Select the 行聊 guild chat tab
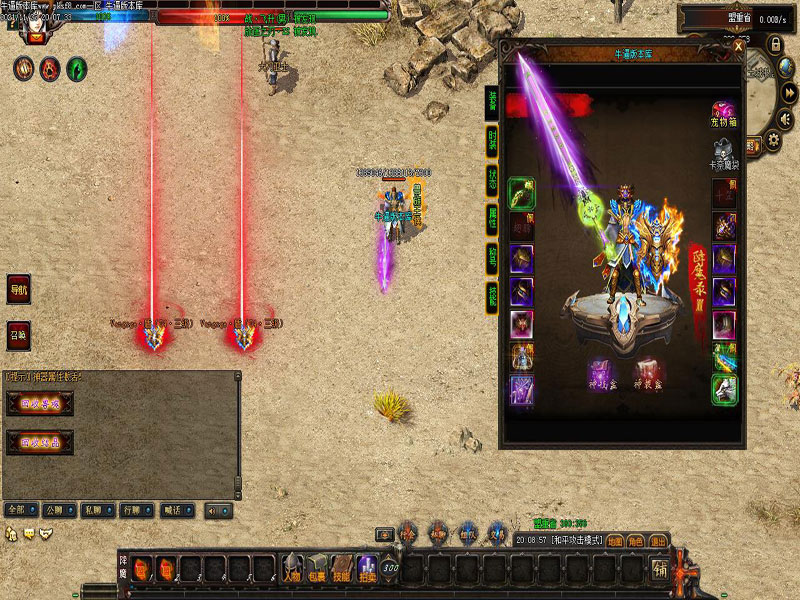 coord(132,510)
